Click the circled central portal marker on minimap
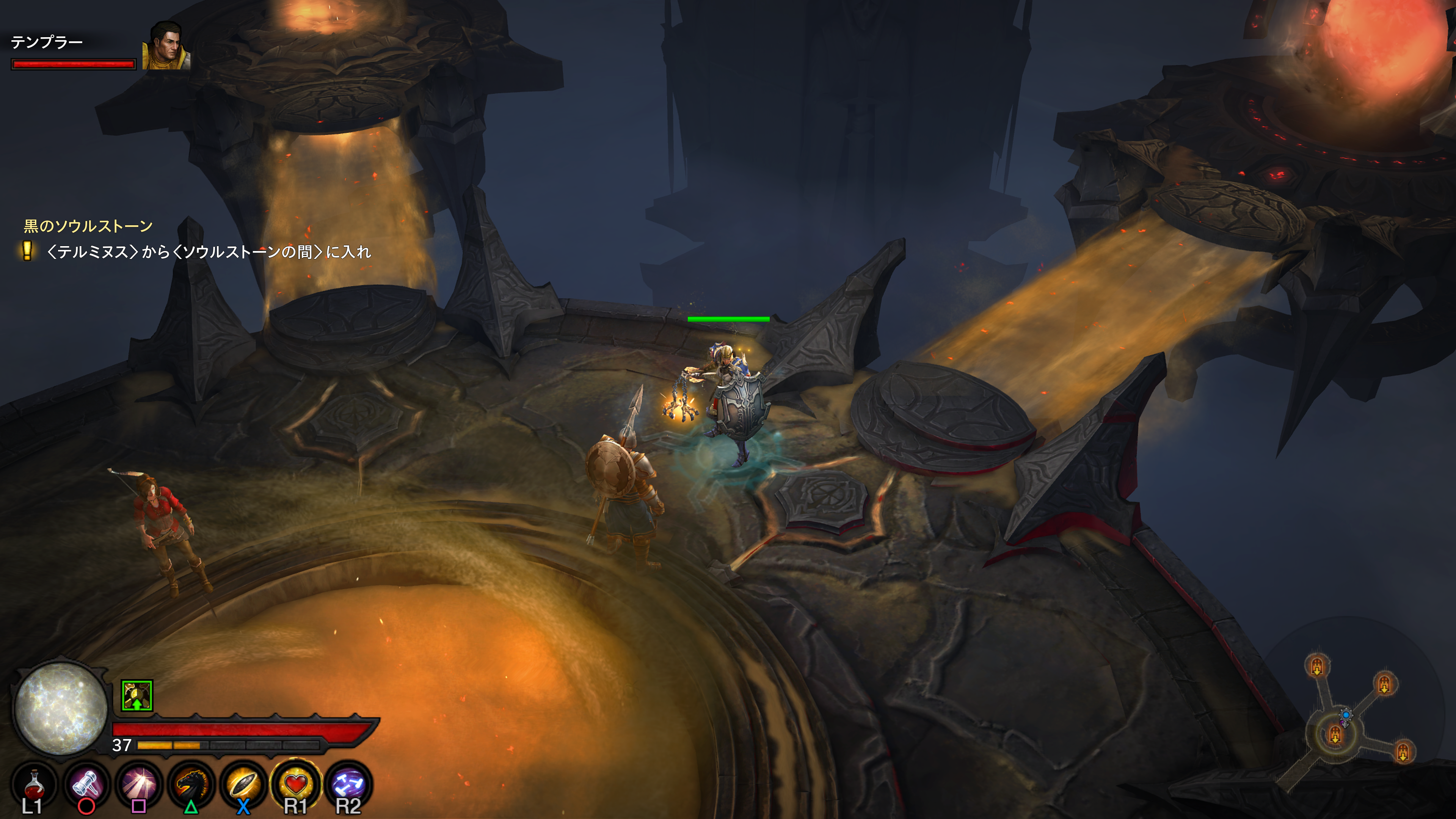Image resolution: width=1456 pixels, height=819 pixels. (x=1335, y=735)
